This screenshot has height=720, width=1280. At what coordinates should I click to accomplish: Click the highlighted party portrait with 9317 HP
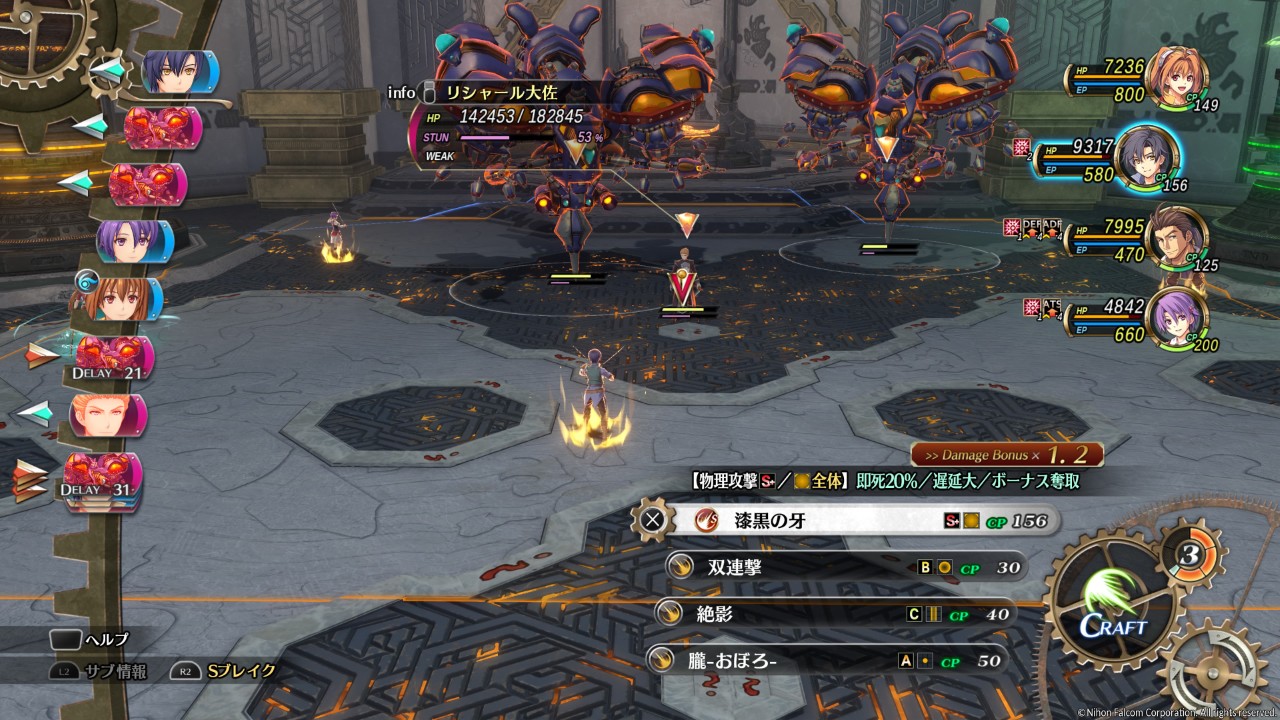pos(1147,159)
